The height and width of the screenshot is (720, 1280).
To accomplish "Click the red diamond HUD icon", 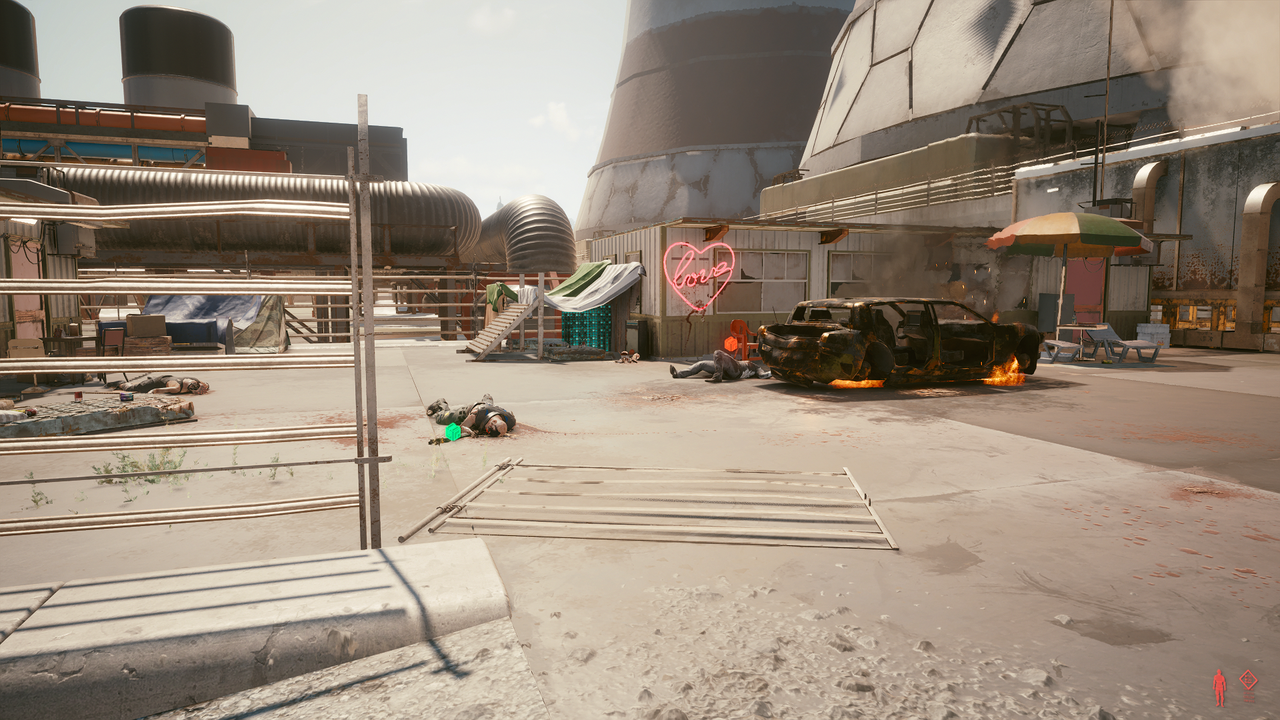I will pyautogui.click(x=1248, y=680).
